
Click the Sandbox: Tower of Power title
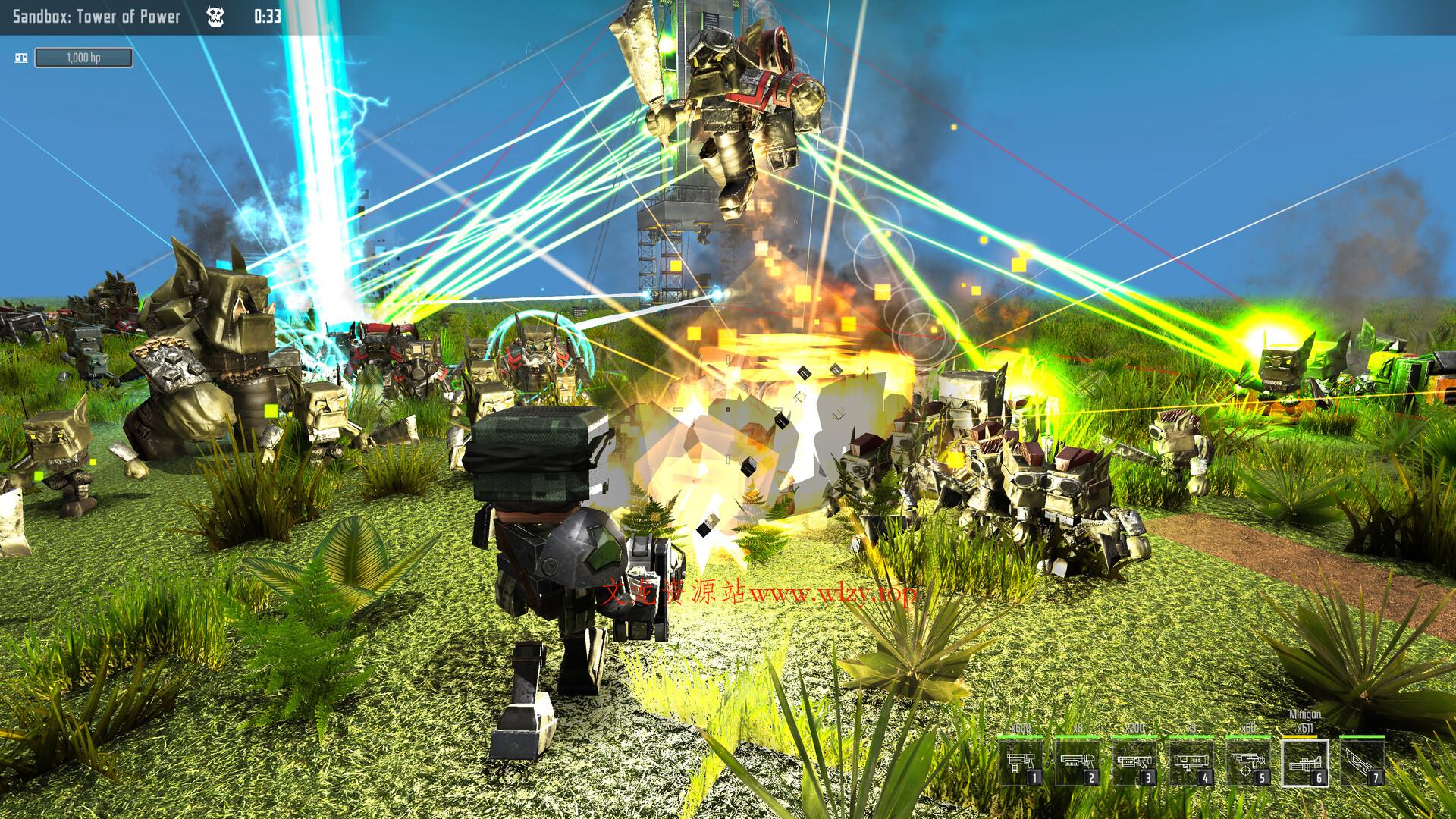[96, 15]
